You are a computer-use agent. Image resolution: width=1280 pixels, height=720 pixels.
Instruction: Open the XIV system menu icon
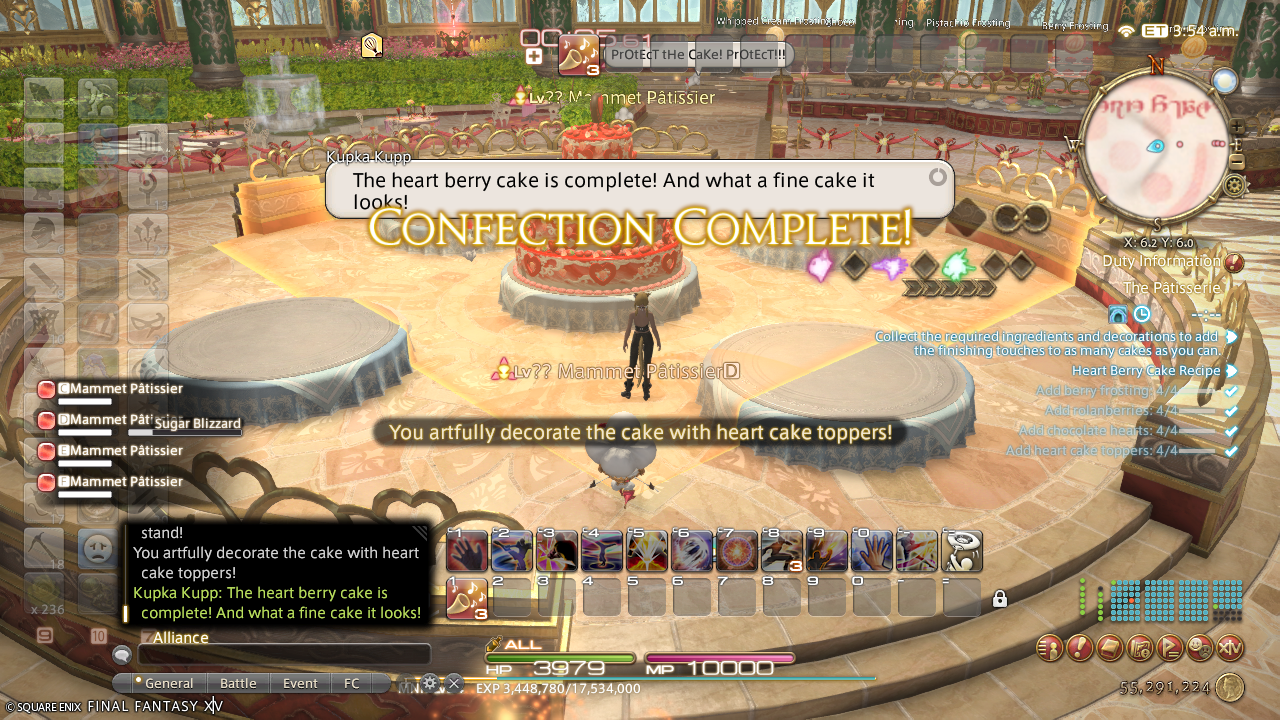[x=1229, y=648]
